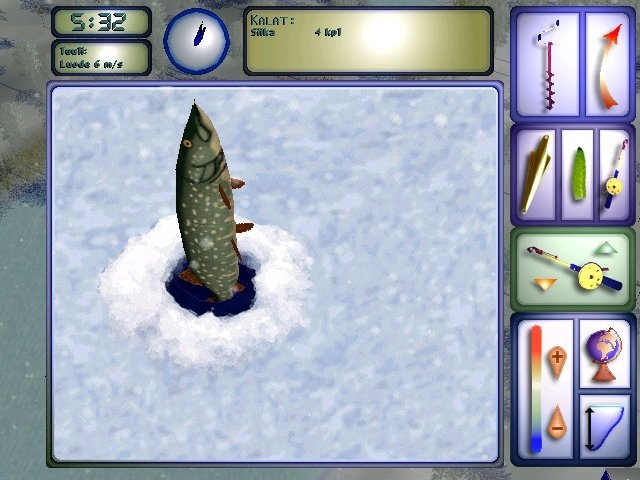Image resolution: width=640 pixels, height=480 pixels.
Task: Lower line with the orange down arrow
Action: point(543,285)
